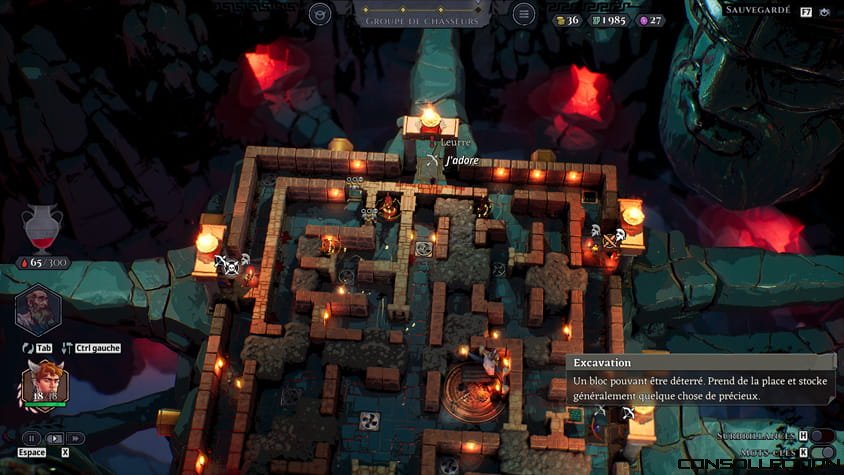Select the Leurre trap label

click(x=455, y=143)
